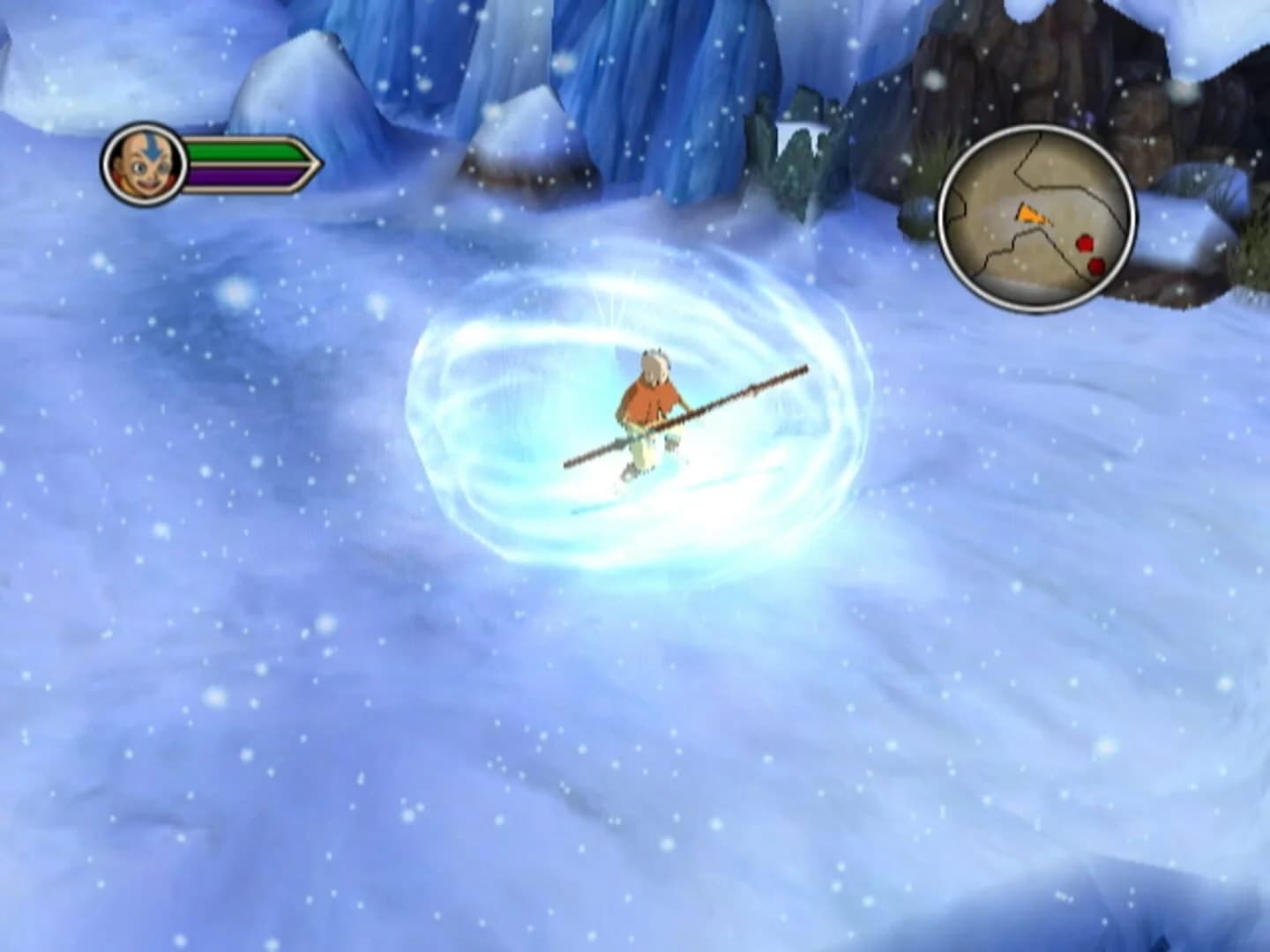Click the lower red enemy dot on the minimap
This screenshot has width=1270, height=952.
click(x=1095, y=266)
